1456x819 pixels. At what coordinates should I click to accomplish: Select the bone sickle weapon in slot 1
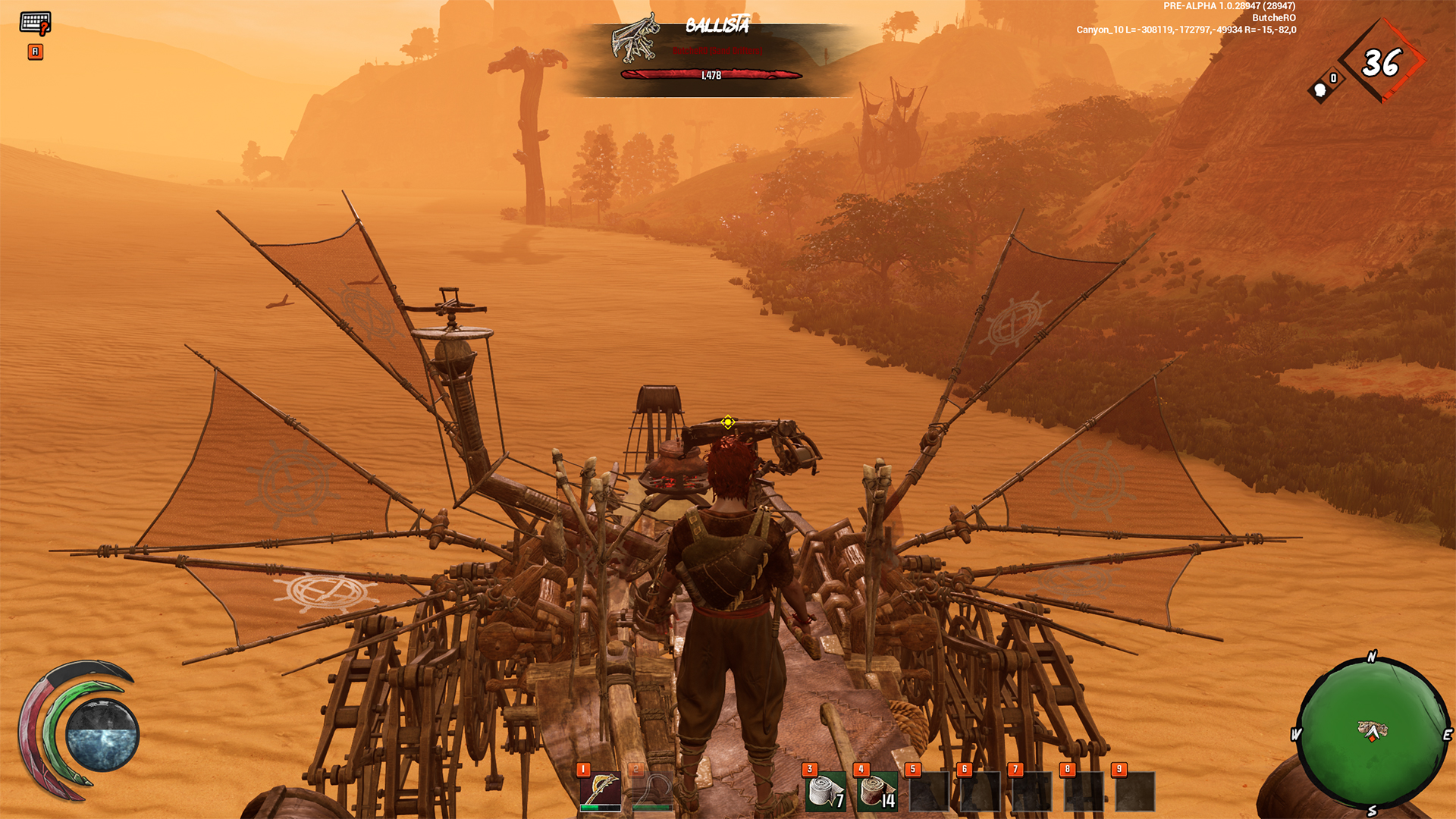pos(600,791)
